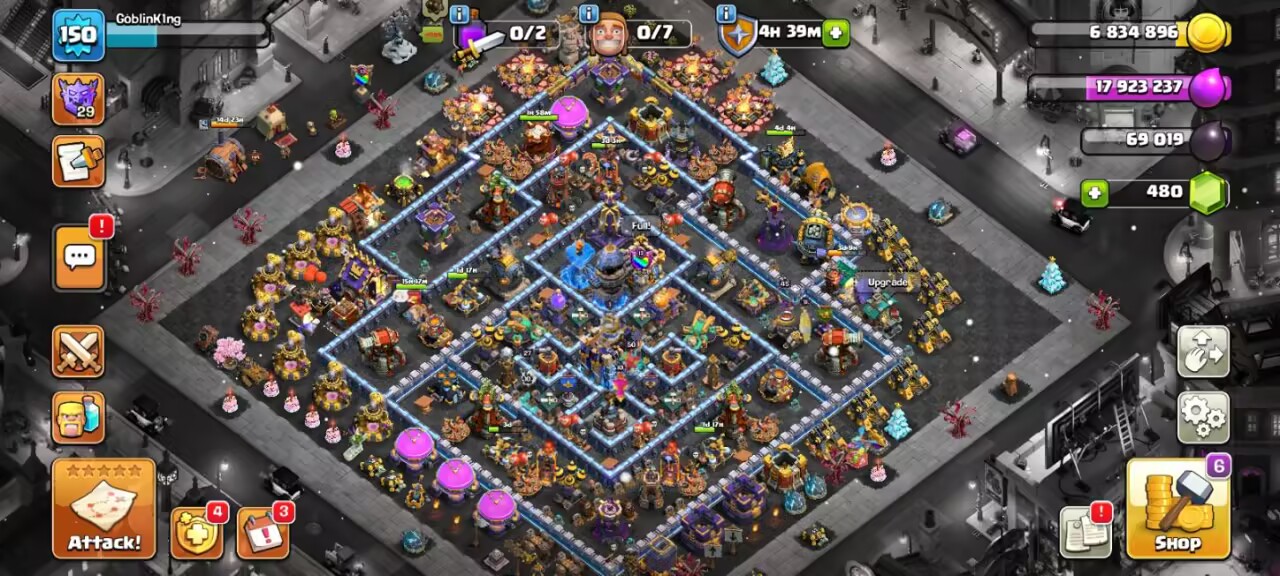Open the chat speech bubble
1280x576 pixels.
click(79, 257)
